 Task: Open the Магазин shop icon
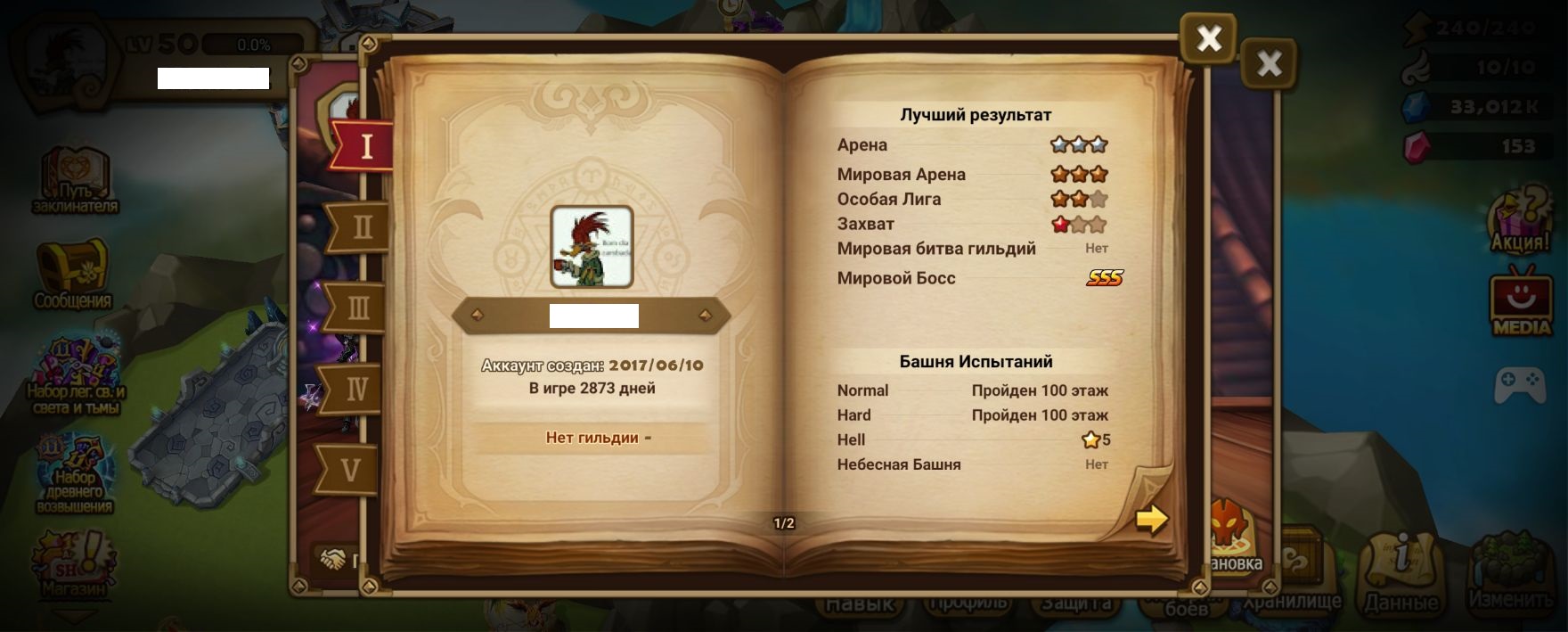click(73, 563)
